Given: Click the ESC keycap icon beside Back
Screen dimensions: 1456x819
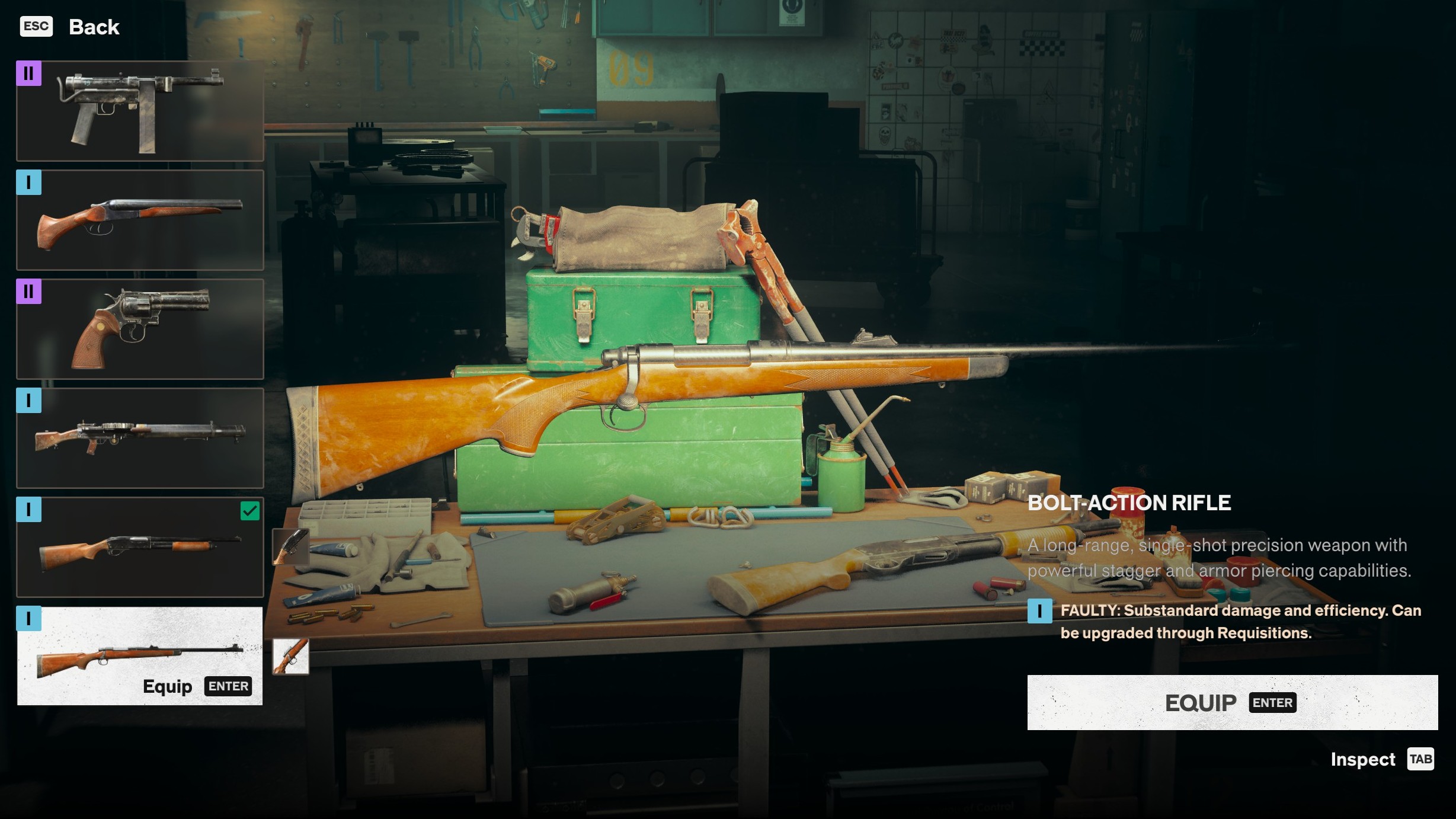Looking at the screenshot, I should [37, 26].
